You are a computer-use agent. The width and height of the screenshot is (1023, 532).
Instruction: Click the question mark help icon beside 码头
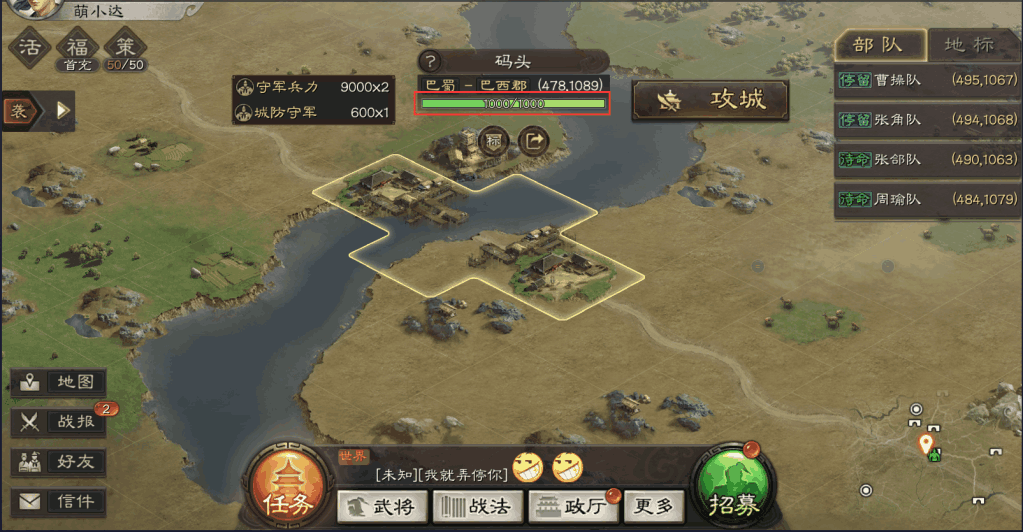pyautogui.click(x=430, y=61)
